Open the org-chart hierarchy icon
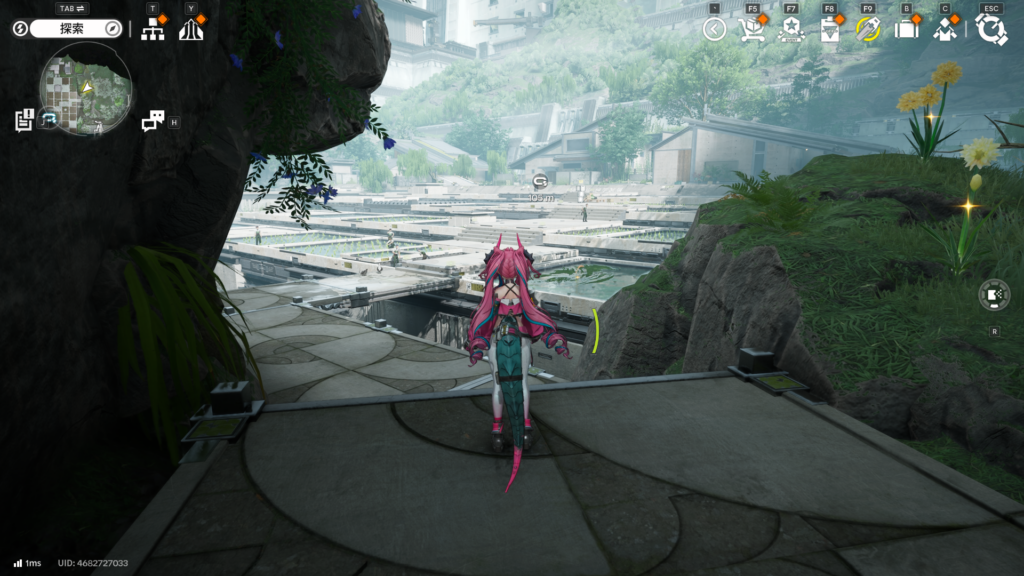The width and height of the screenshot is (1024, 576). (x=152, y=29)
